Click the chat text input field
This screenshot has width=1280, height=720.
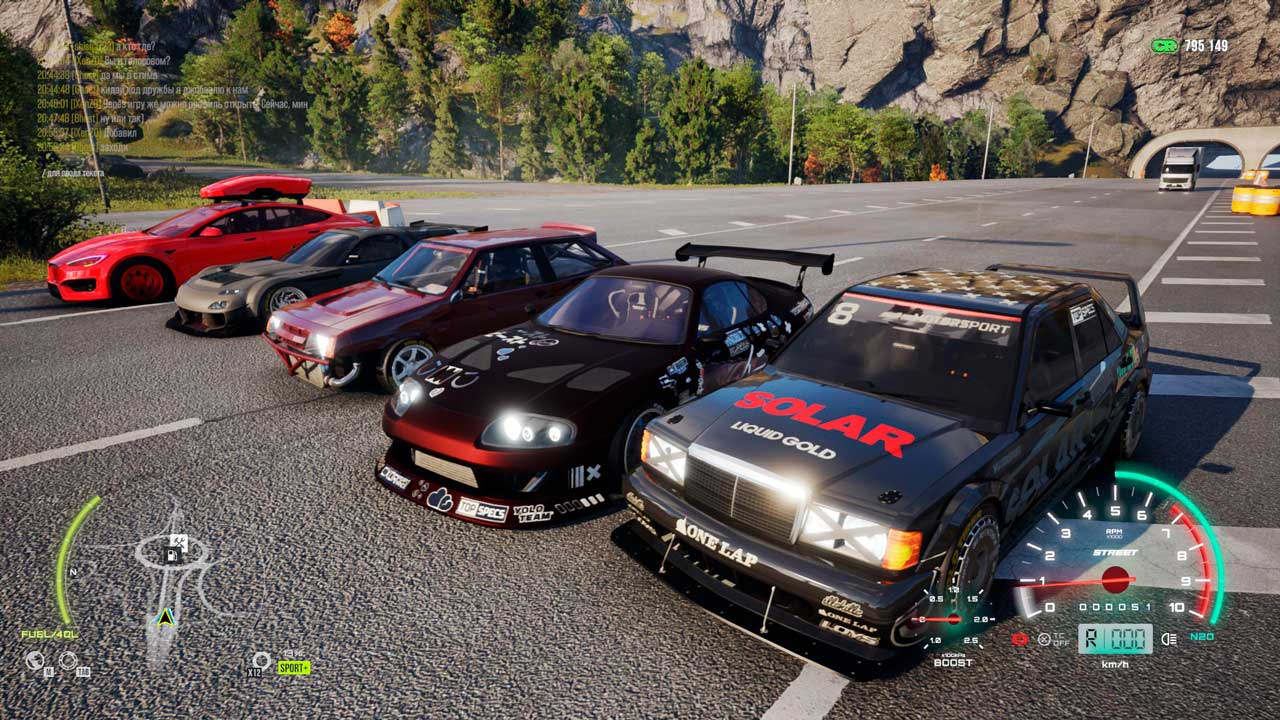(x=75, y=173)
